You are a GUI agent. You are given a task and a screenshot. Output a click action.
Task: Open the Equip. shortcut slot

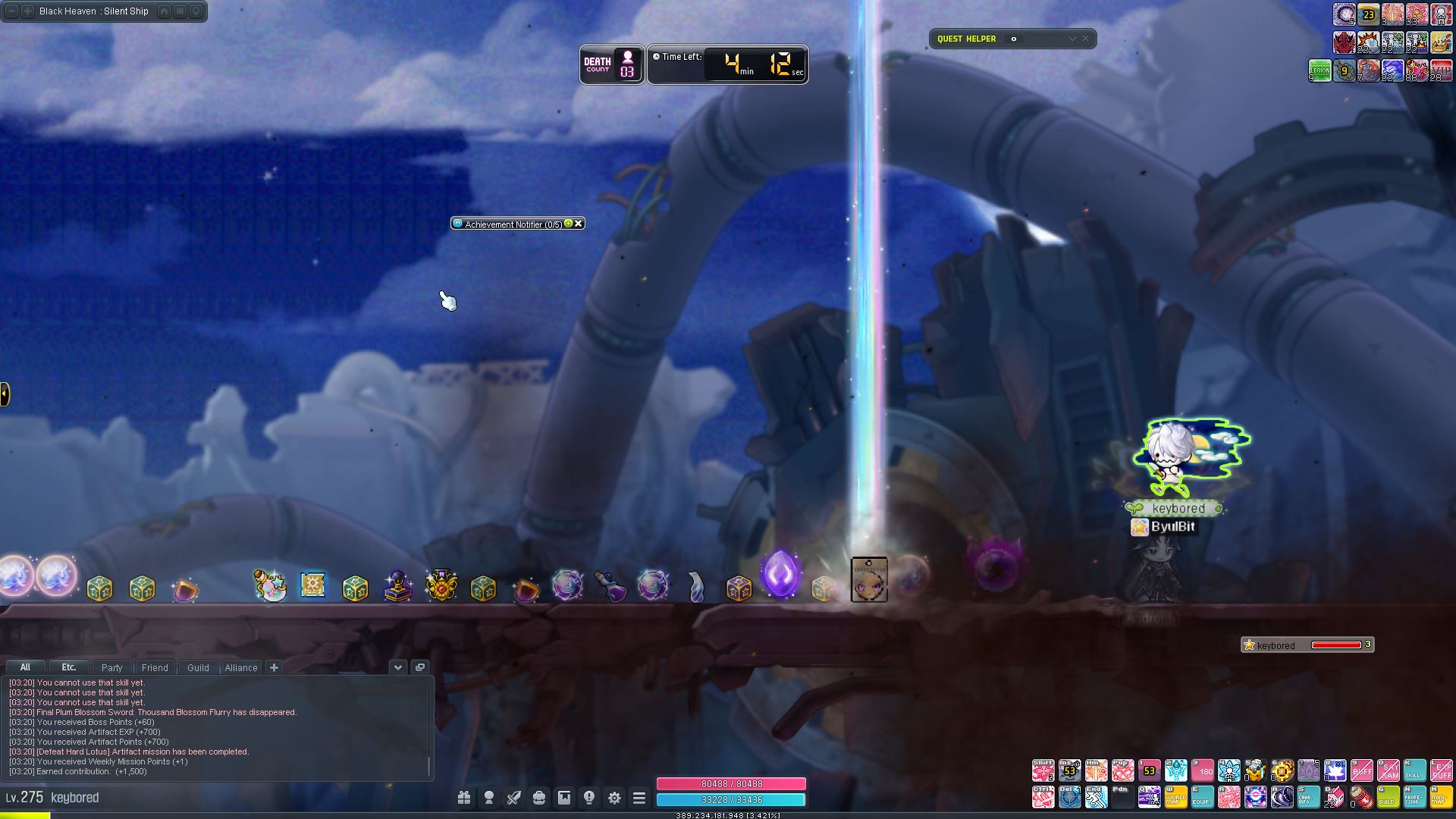point(1202,797)
